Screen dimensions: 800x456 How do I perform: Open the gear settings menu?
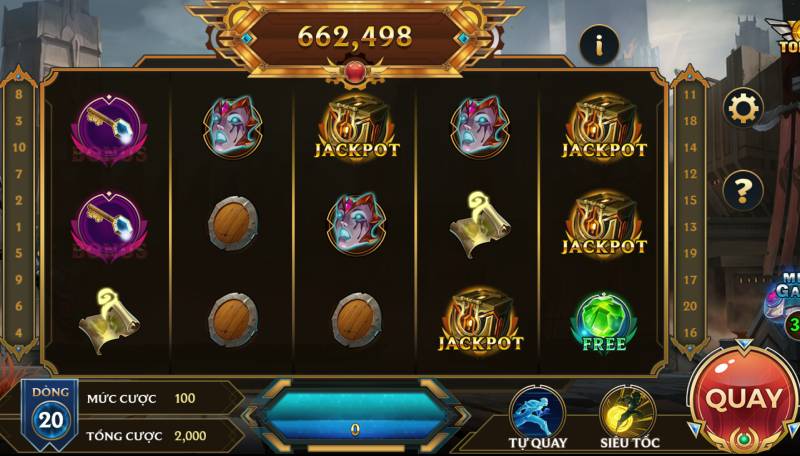coord(743,107)
